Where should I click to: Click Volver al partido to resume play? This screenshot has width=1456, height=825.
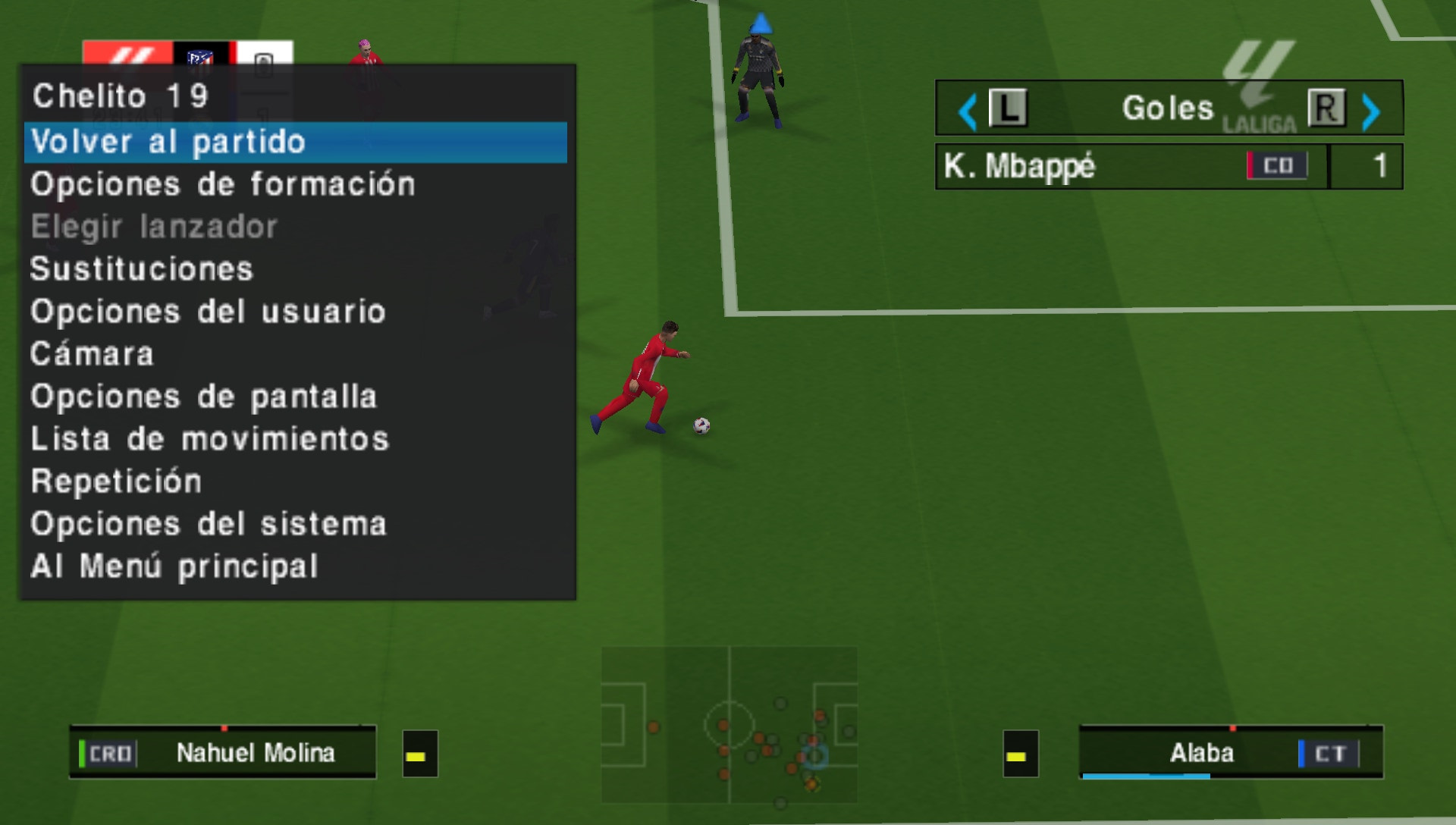168,141
